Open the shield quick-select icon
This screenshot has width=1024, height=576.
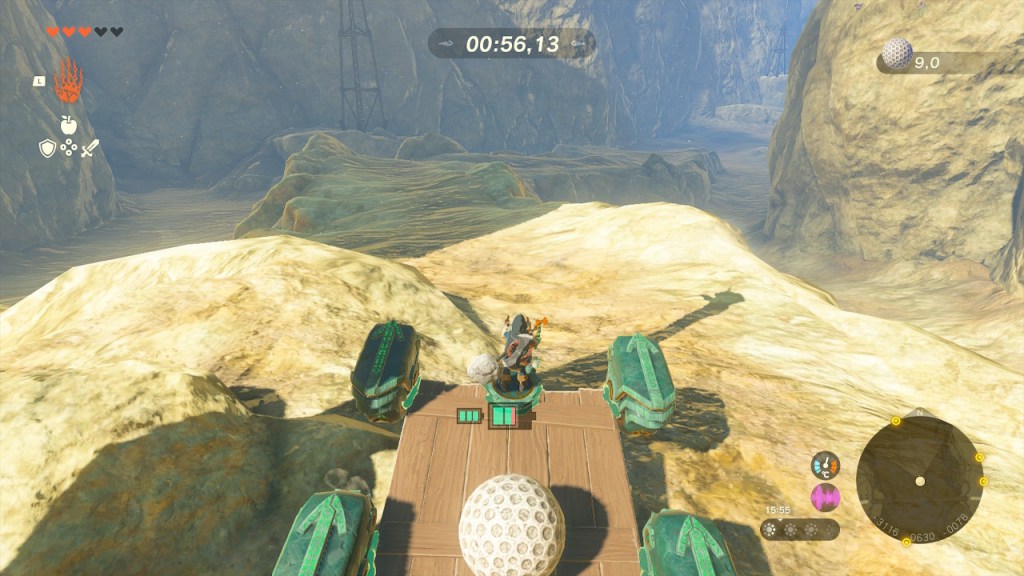coord(47,148)
